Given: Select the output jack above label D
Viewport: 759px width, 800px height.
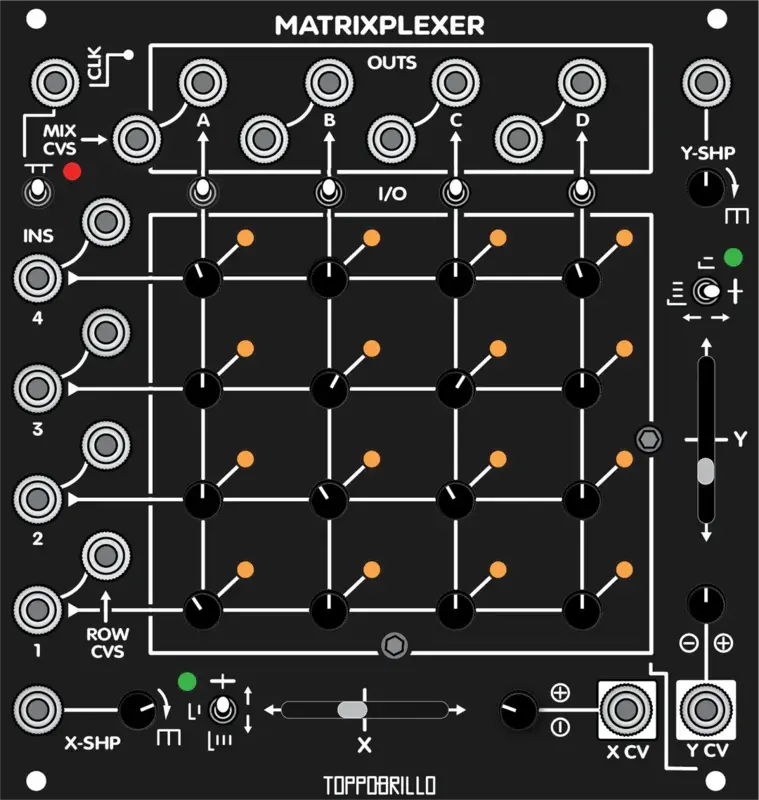Looking at the screenshot, I should click(579, 81).
